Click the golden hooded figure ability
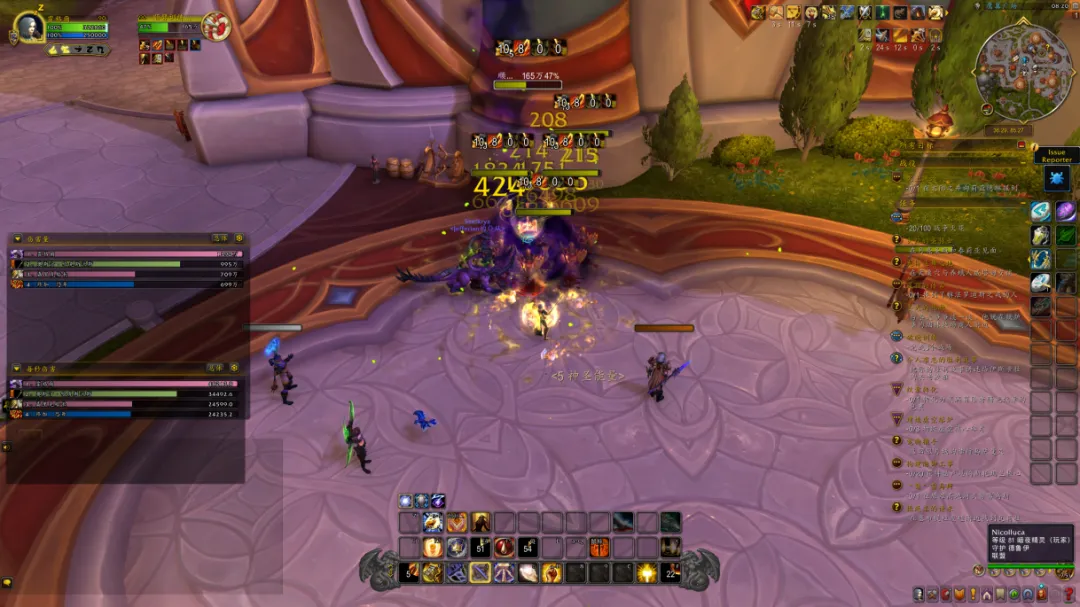Screen dimensions: 1080x607 [x=480, y=522]
